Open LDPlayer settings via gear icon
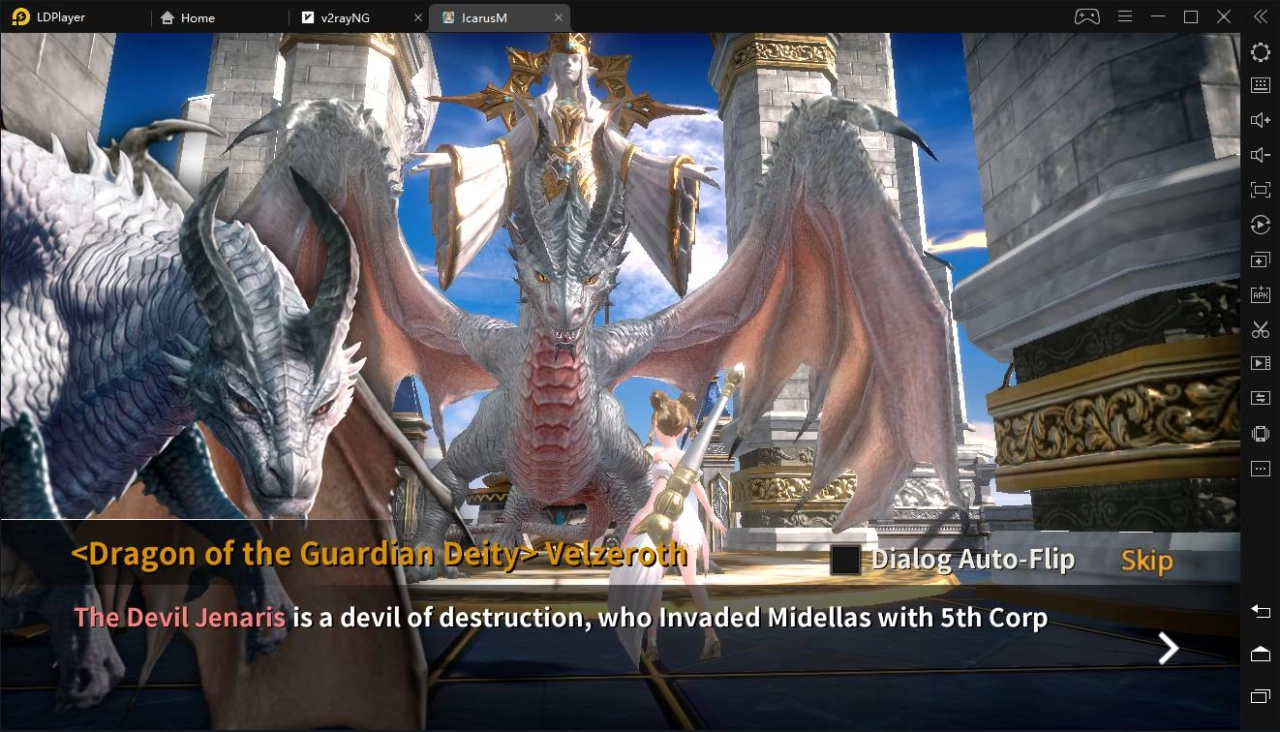This screenshot has height=732, width=1280. coord(1258,51)
